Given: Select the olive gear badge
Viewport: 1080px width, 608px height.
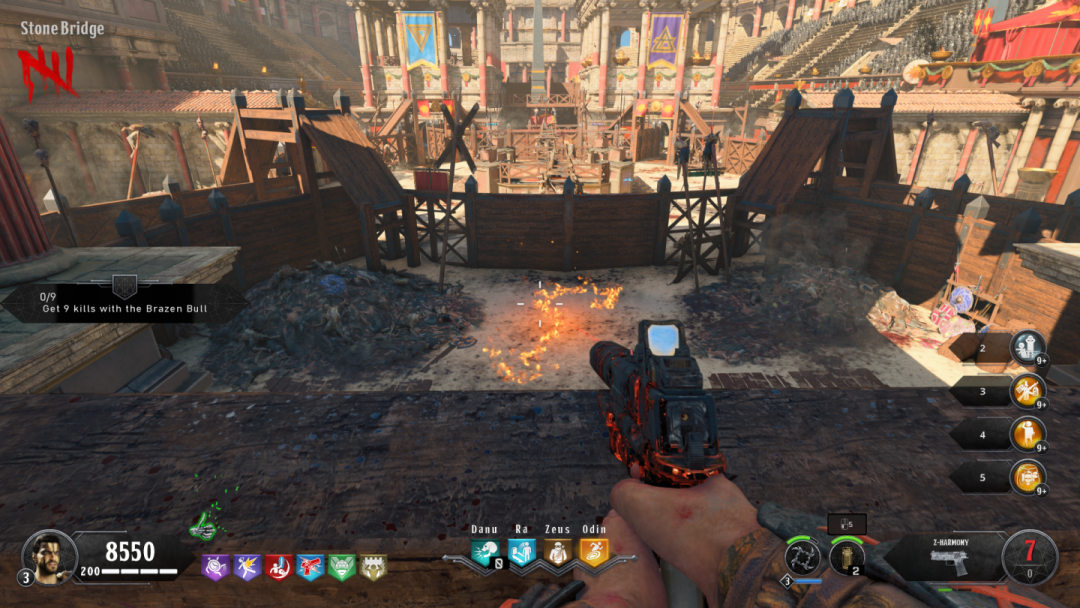Looking at the screenshot, I should tap(373, 568).
